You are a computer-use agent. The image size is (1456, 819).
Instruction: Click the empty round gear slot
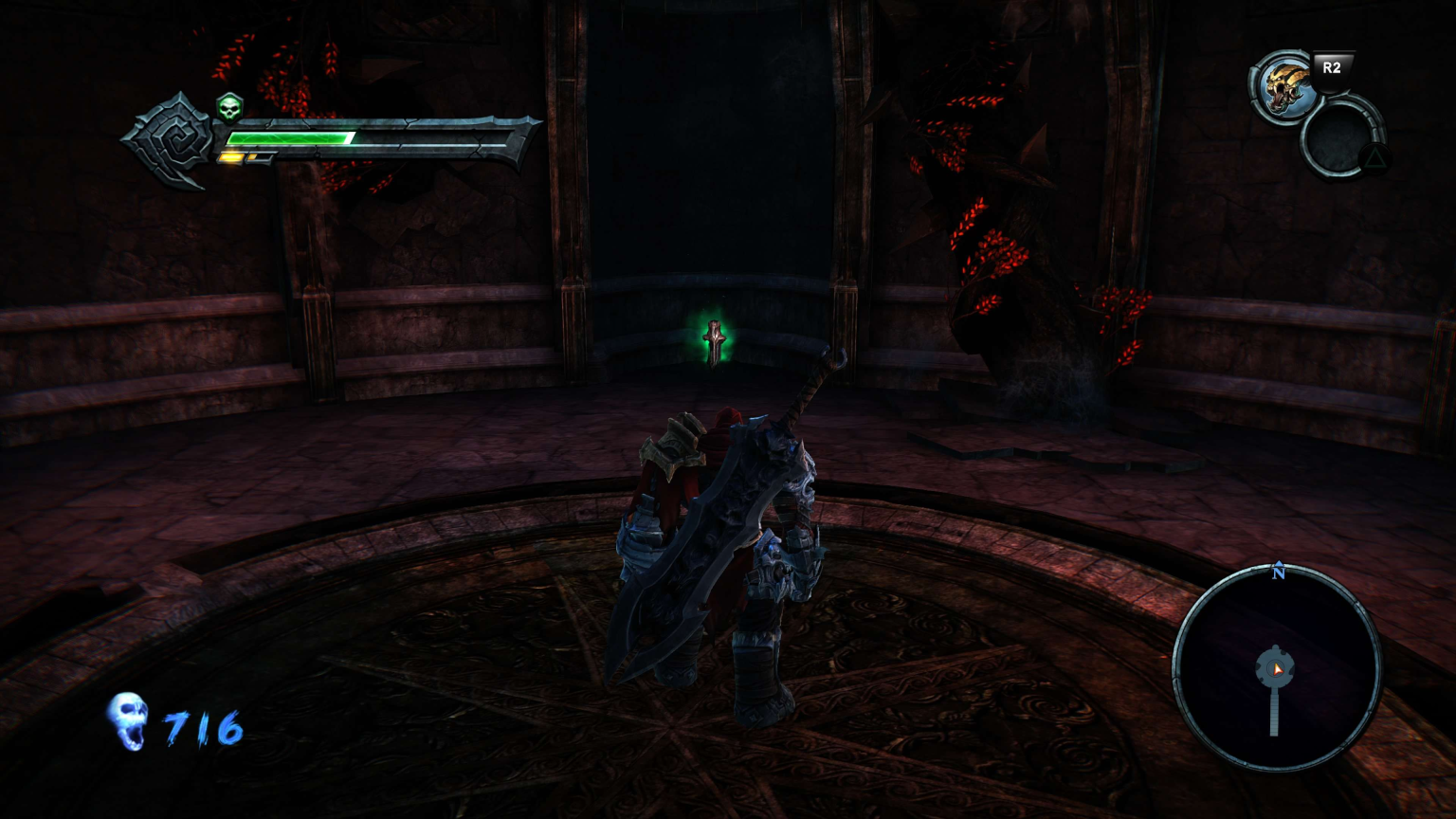tap(1338, 139)
